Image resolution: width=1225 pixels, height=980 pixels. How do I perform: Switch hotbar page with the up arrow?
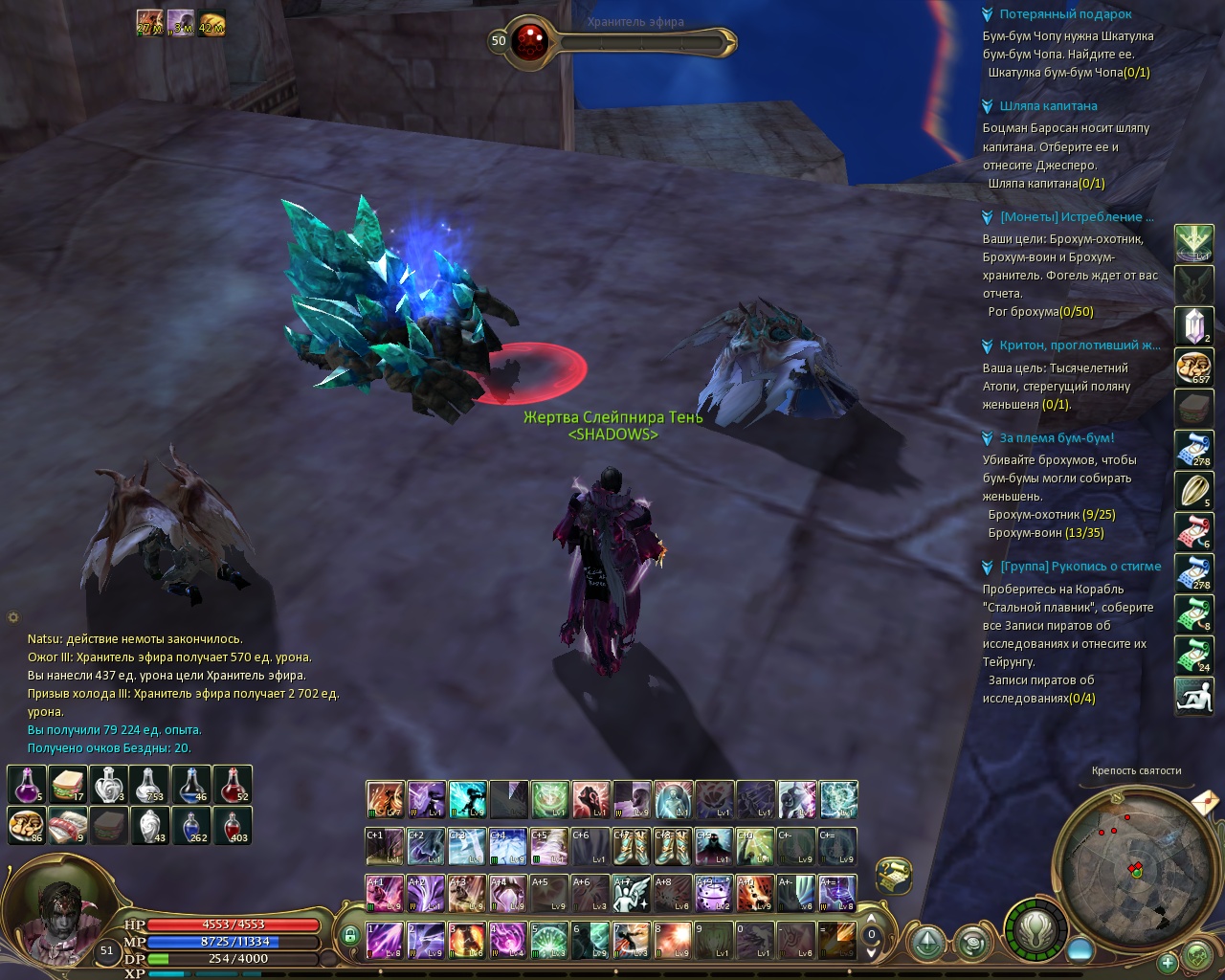(871, 921)
